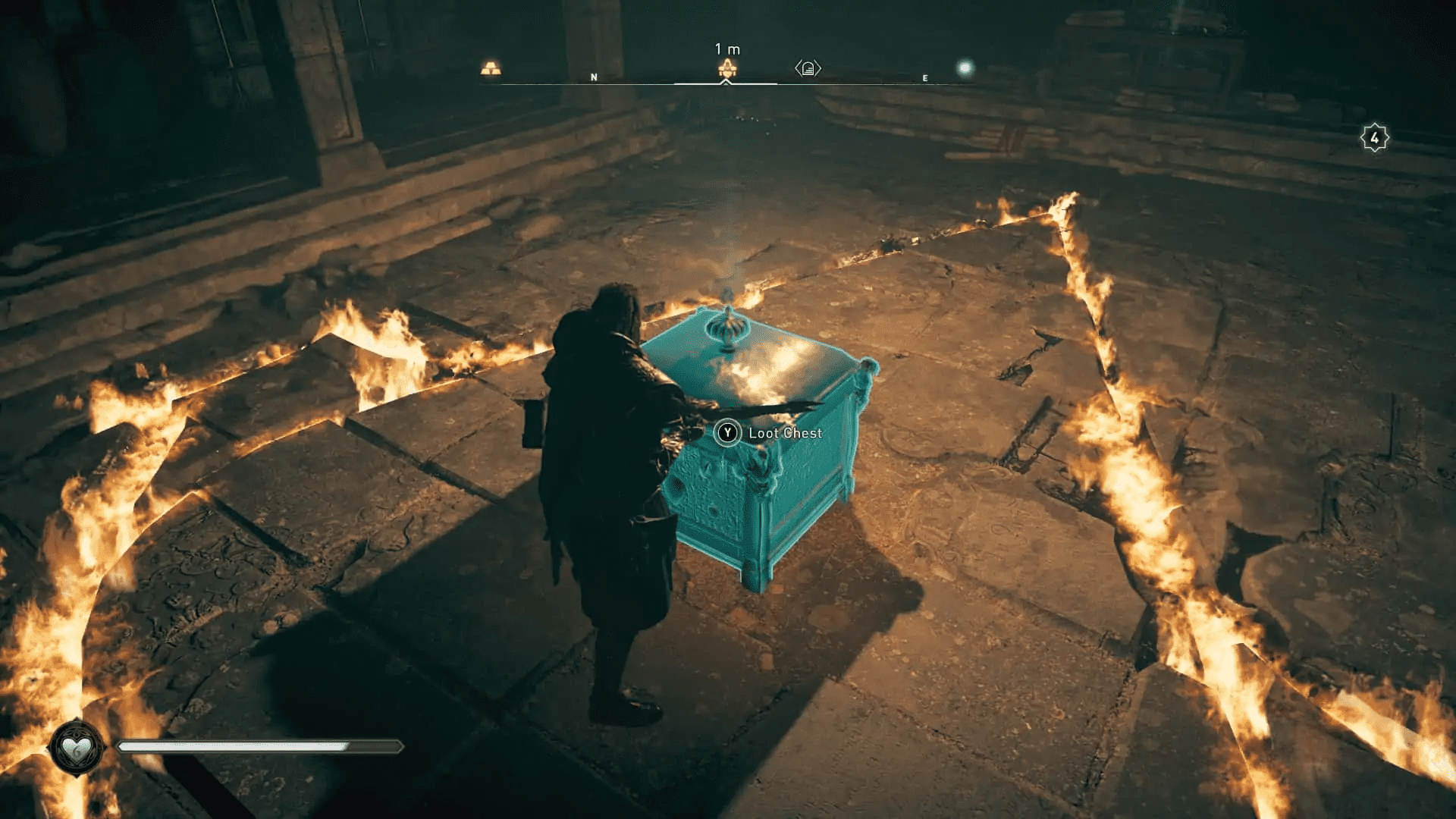Viewport: 1456px width, 819px height.
Task: Click the glowing orb marker right of the compass
Action: coord(966,67)
